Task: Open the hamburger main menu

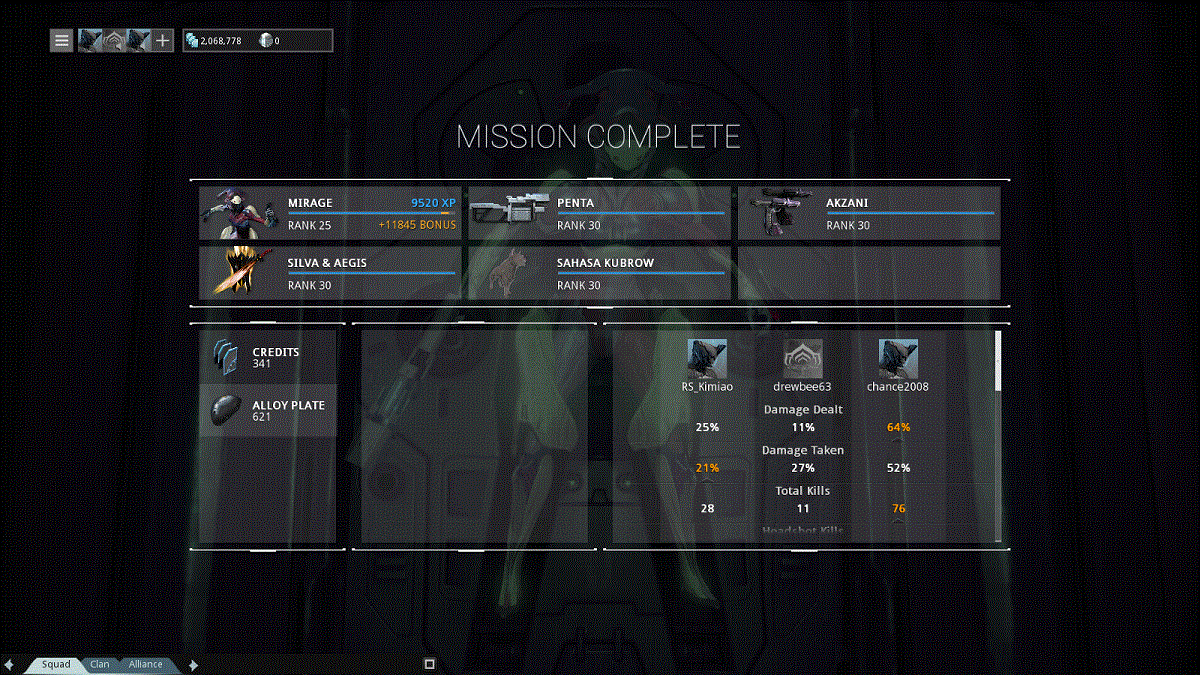Action: 62,41
